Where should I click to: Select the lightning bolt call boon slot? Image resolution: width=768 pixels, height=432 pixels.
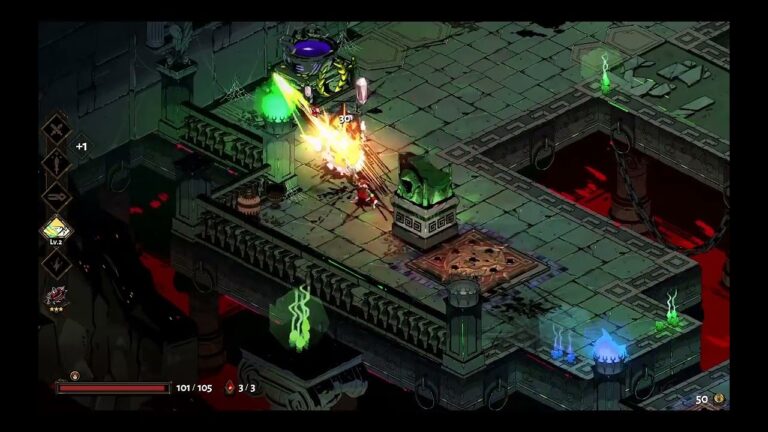pos(55,262)
